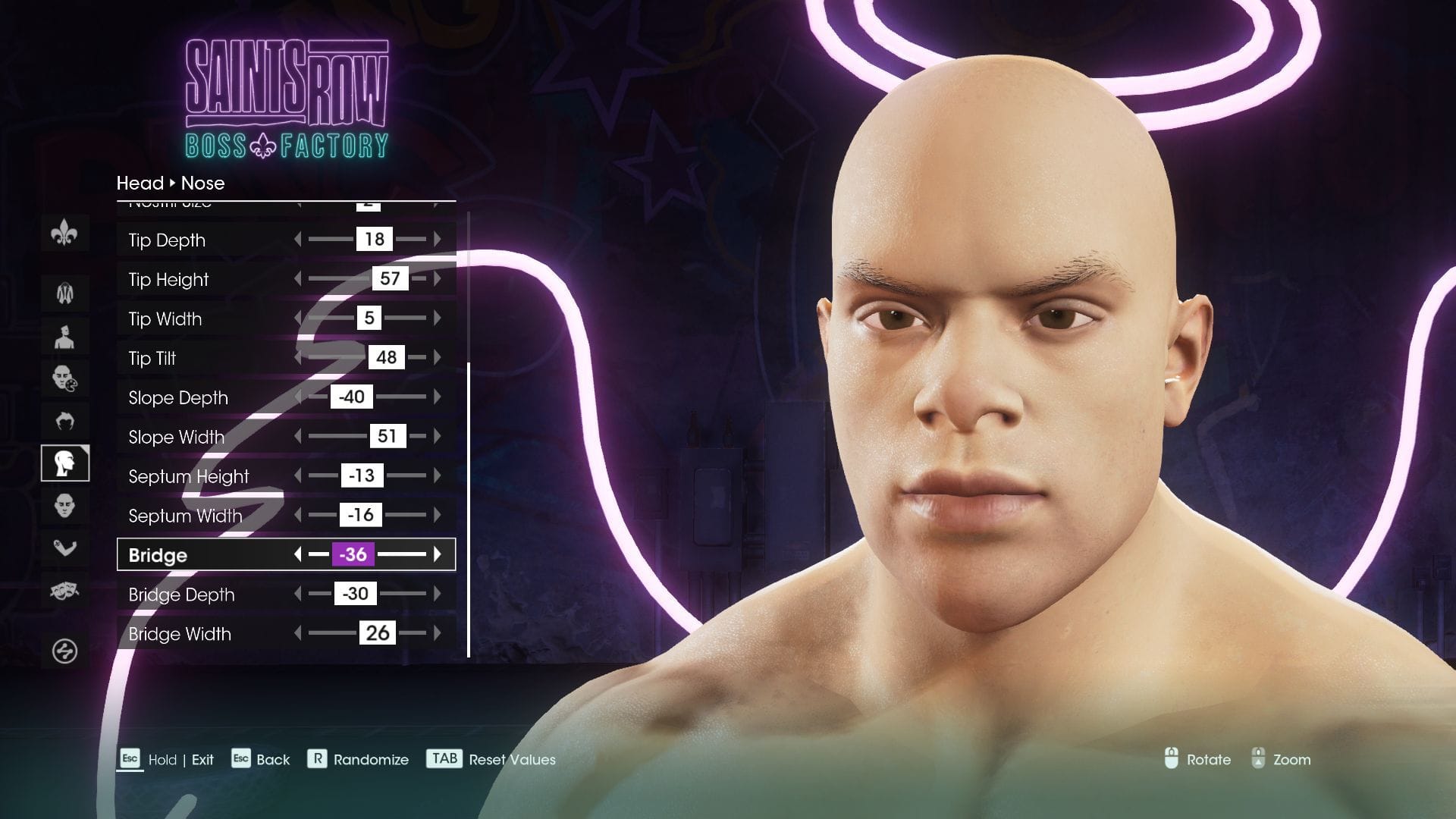Click the Rotate padlock icon
Image resolution: width=1456 pixels, height=819 pixels.
[1172, 759]
